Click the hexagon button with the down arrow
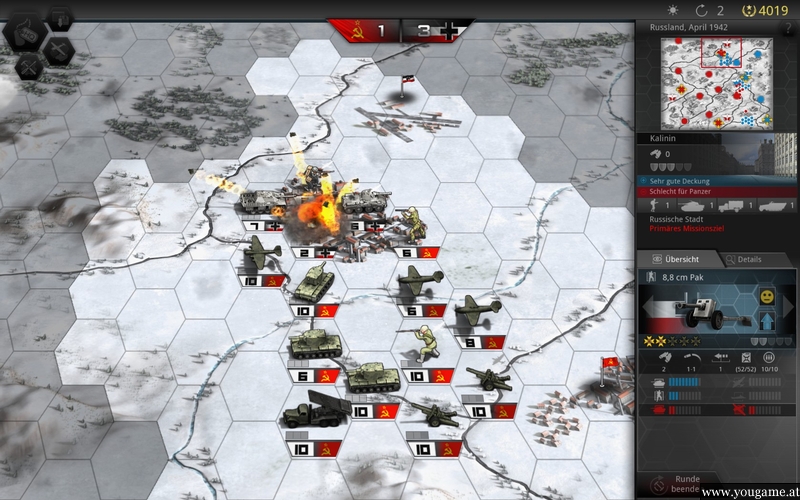 [60, 18]
